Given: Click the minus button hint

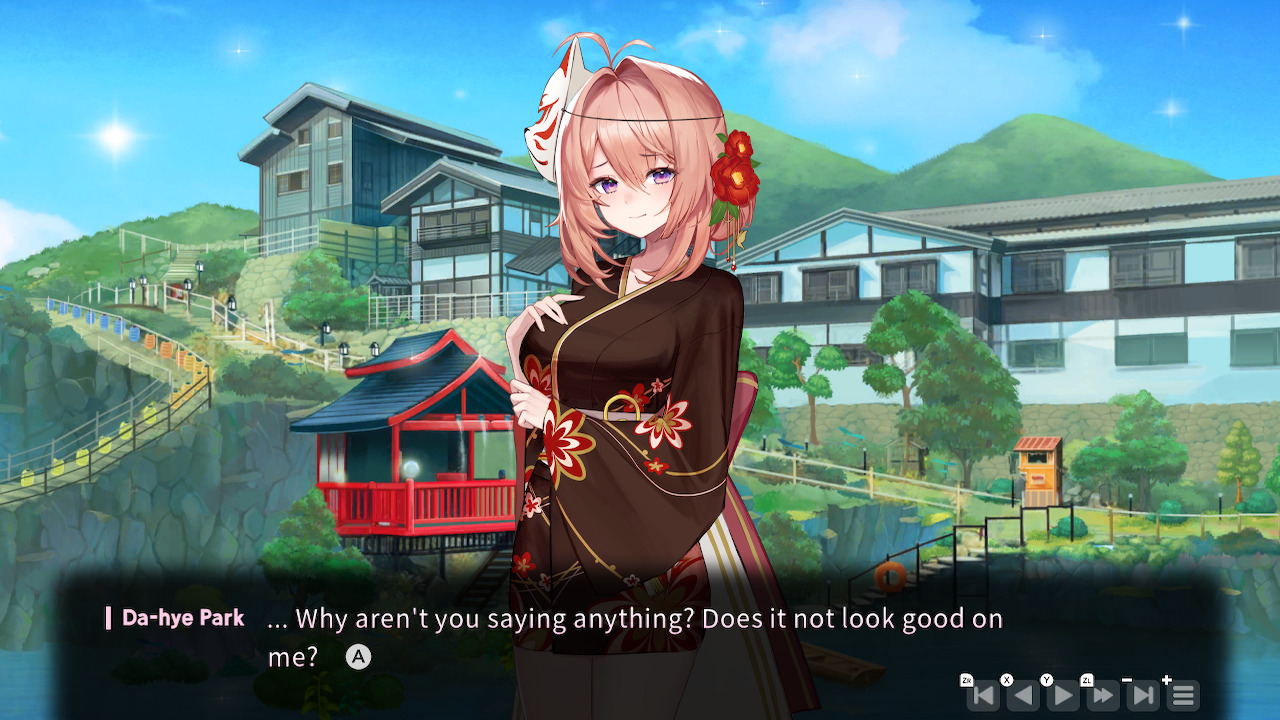Looking at the screenshot, I should tap(1127, 679).
